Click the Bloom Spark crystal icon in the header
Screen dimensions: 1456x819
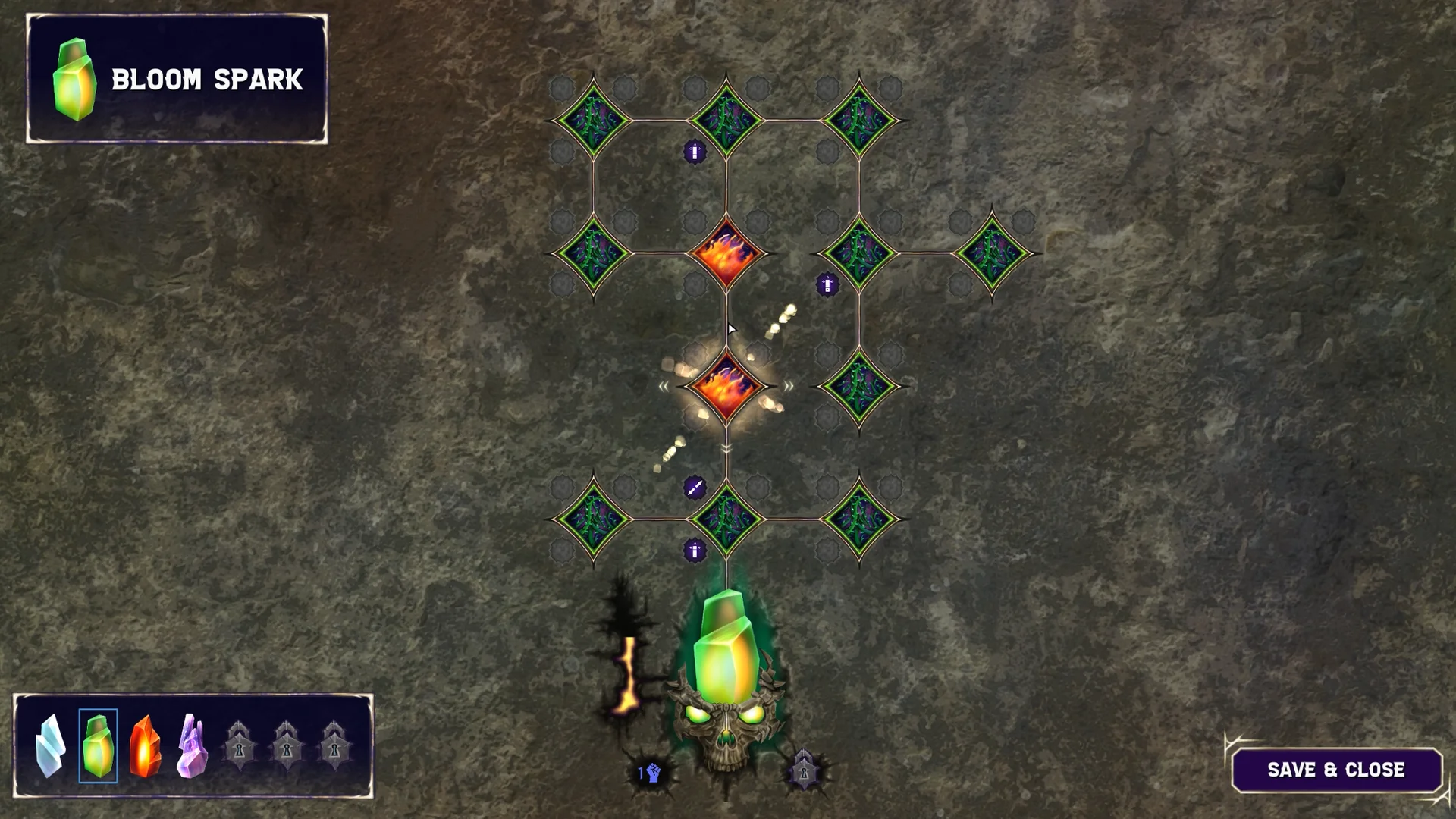click(74, 79)
